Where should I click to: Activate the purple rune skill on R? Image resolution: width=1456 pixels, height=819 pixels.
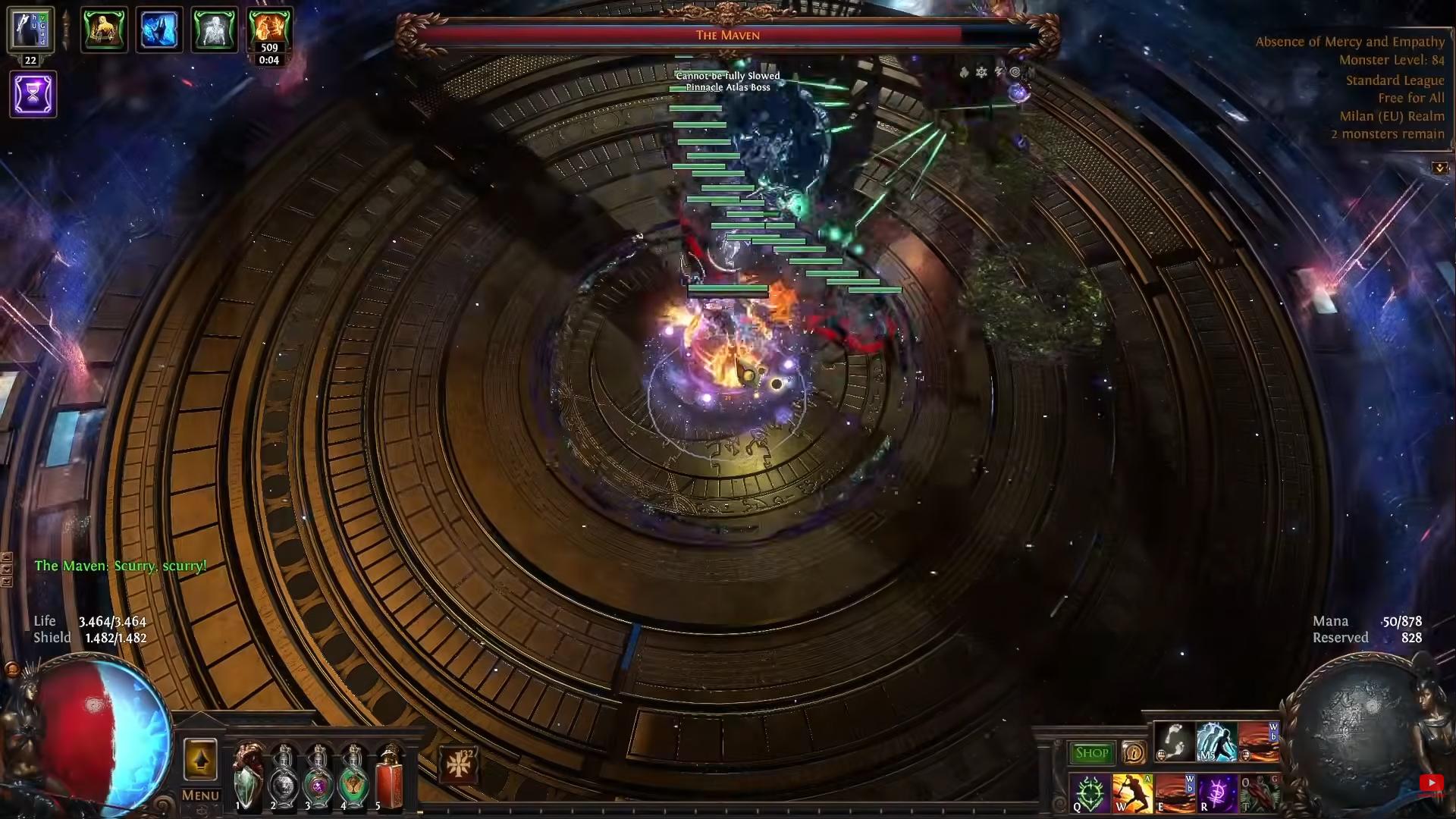click(x=1216, y=794)
